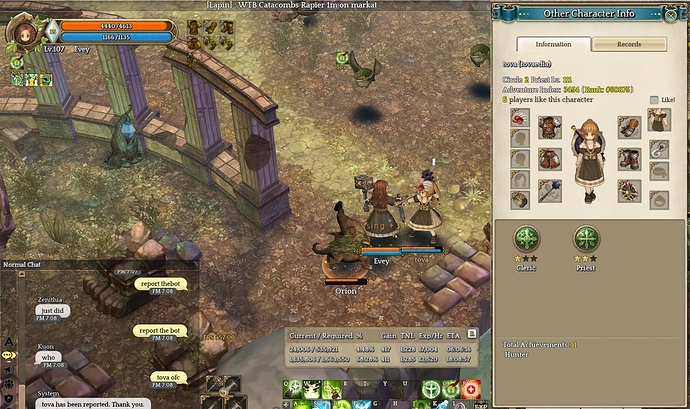Switch to the Records tab

pyautogui.click(x=629, y=44)
